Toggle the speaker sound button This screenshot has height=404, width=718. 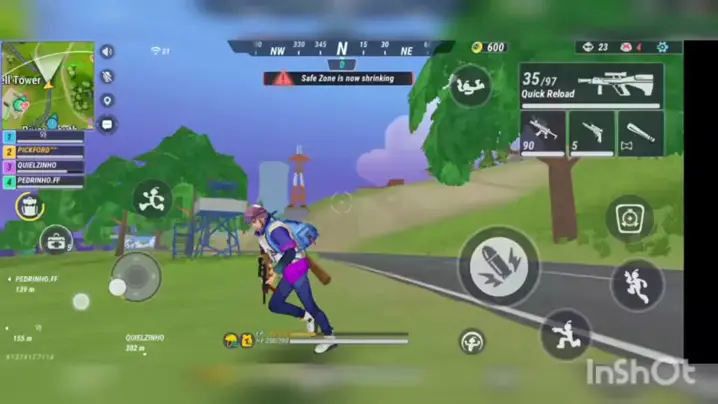coord(107,52)
